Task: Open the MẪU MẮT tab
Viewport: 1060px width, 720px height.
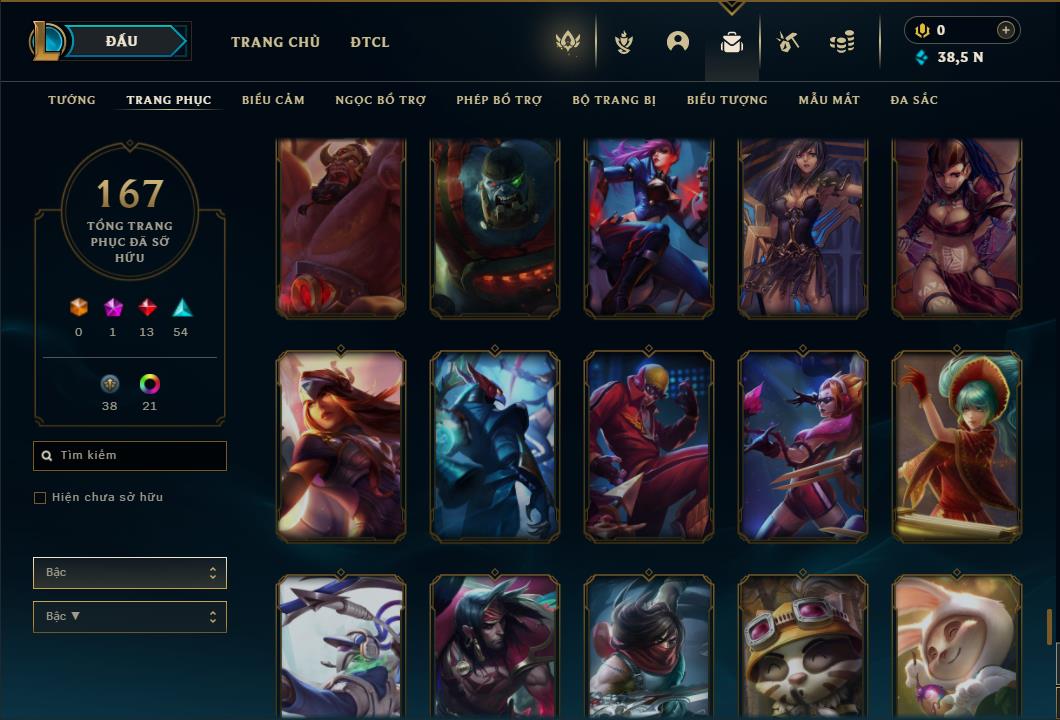Action: (829, 100)
